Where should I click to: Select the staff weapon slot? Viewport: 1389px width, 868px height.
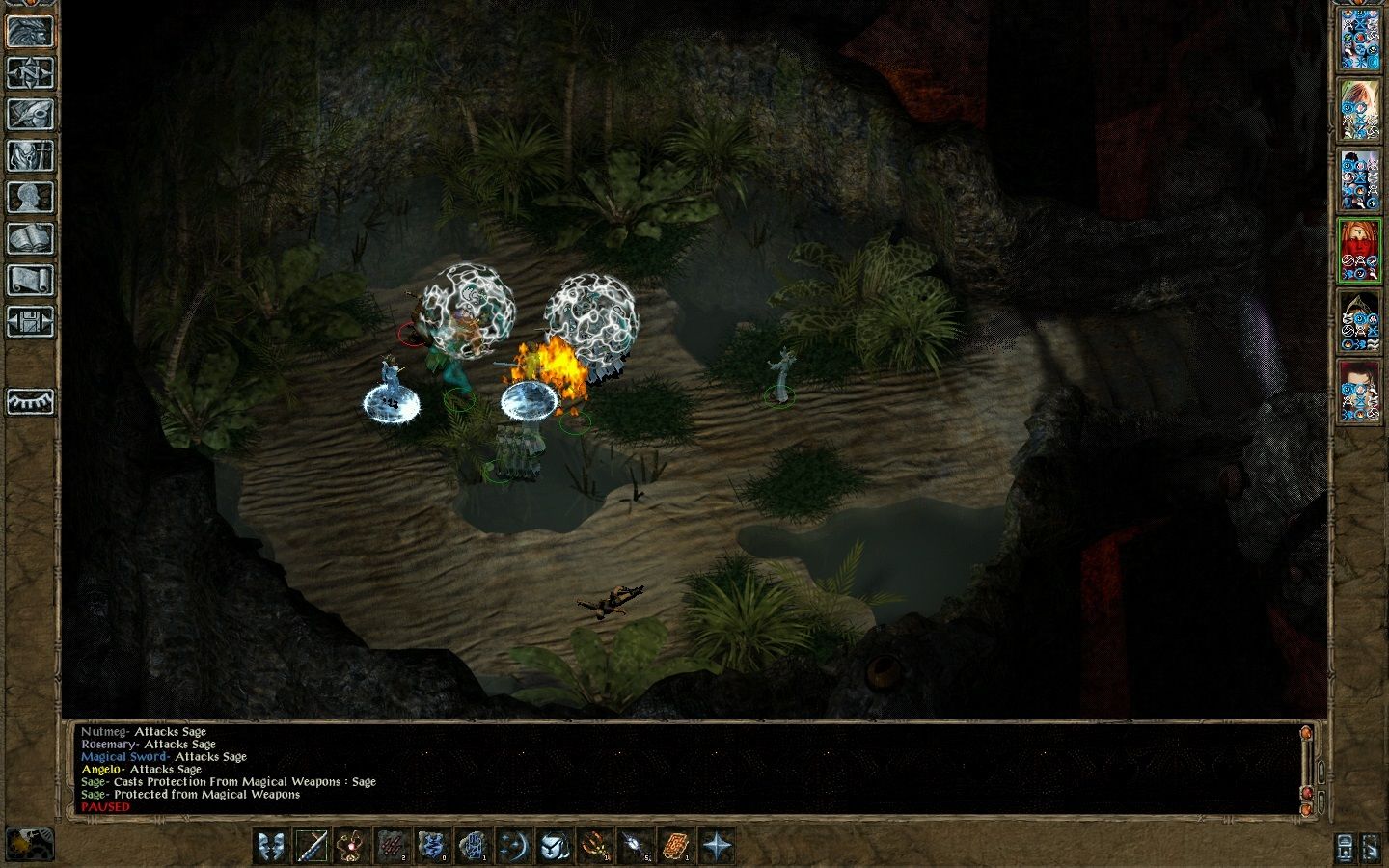click(312, 846)
